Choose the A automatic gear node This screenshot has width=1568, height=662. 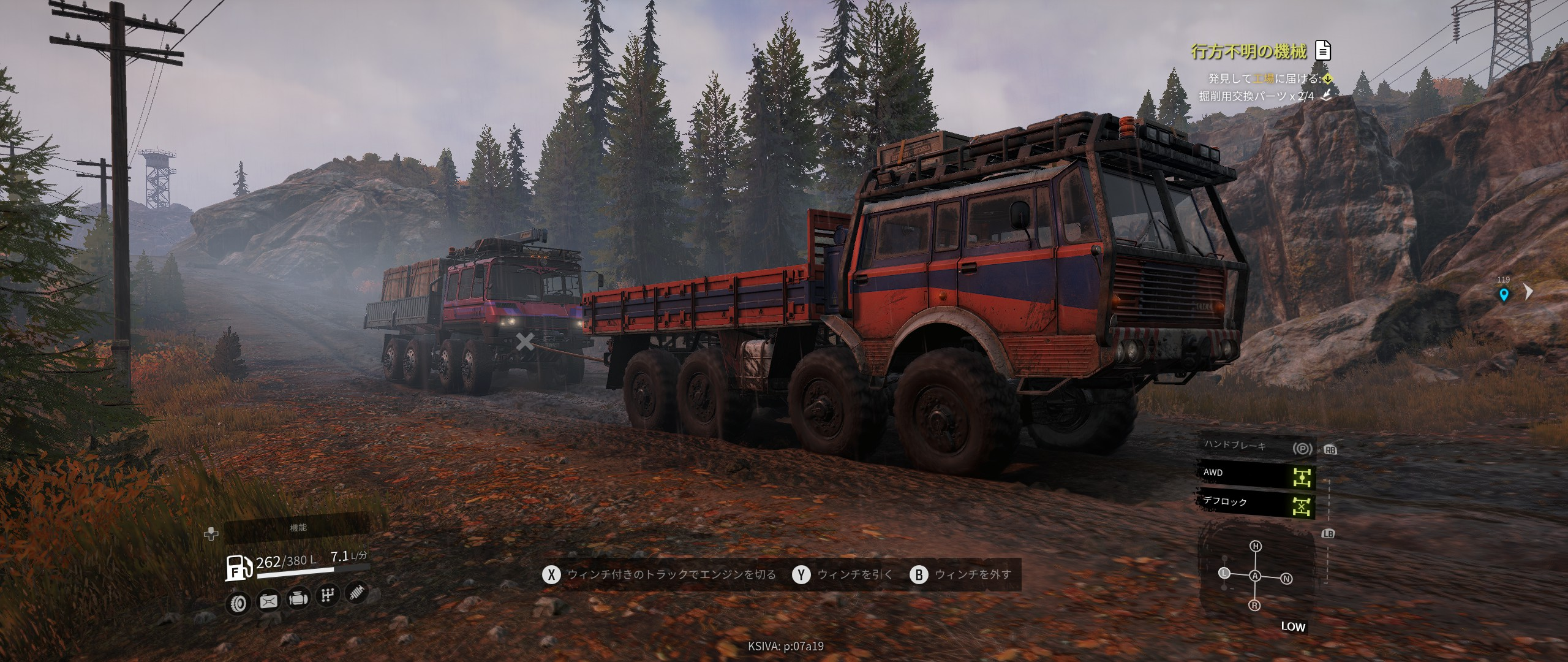point(1255,576)
